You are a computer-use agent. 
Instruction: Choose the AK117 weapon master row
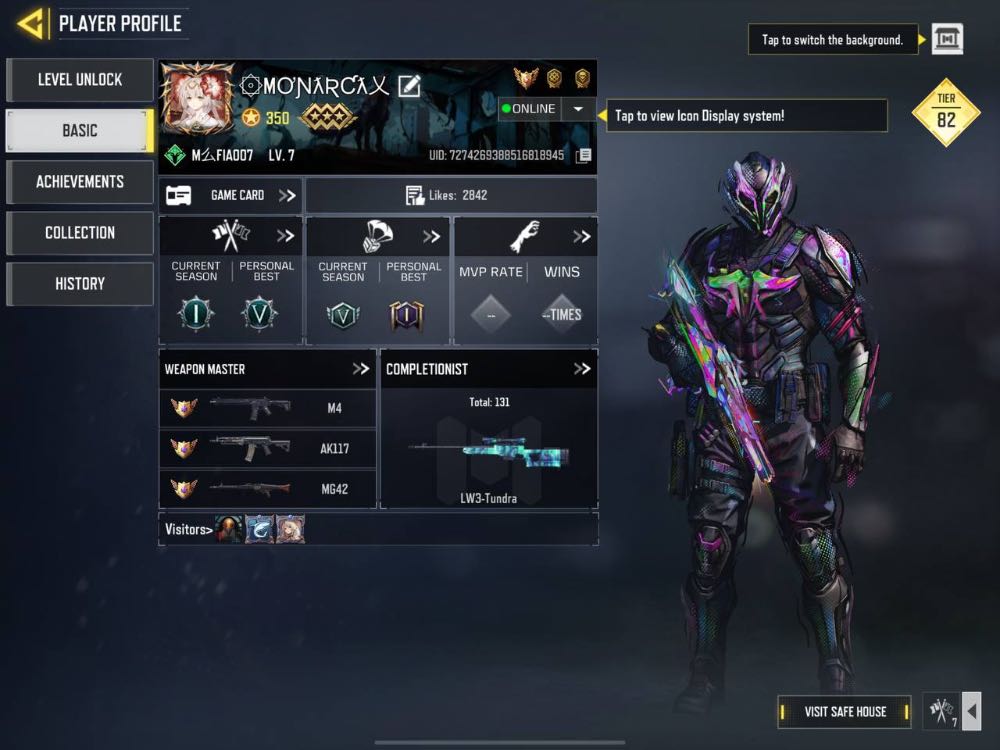tap(267, 448)
